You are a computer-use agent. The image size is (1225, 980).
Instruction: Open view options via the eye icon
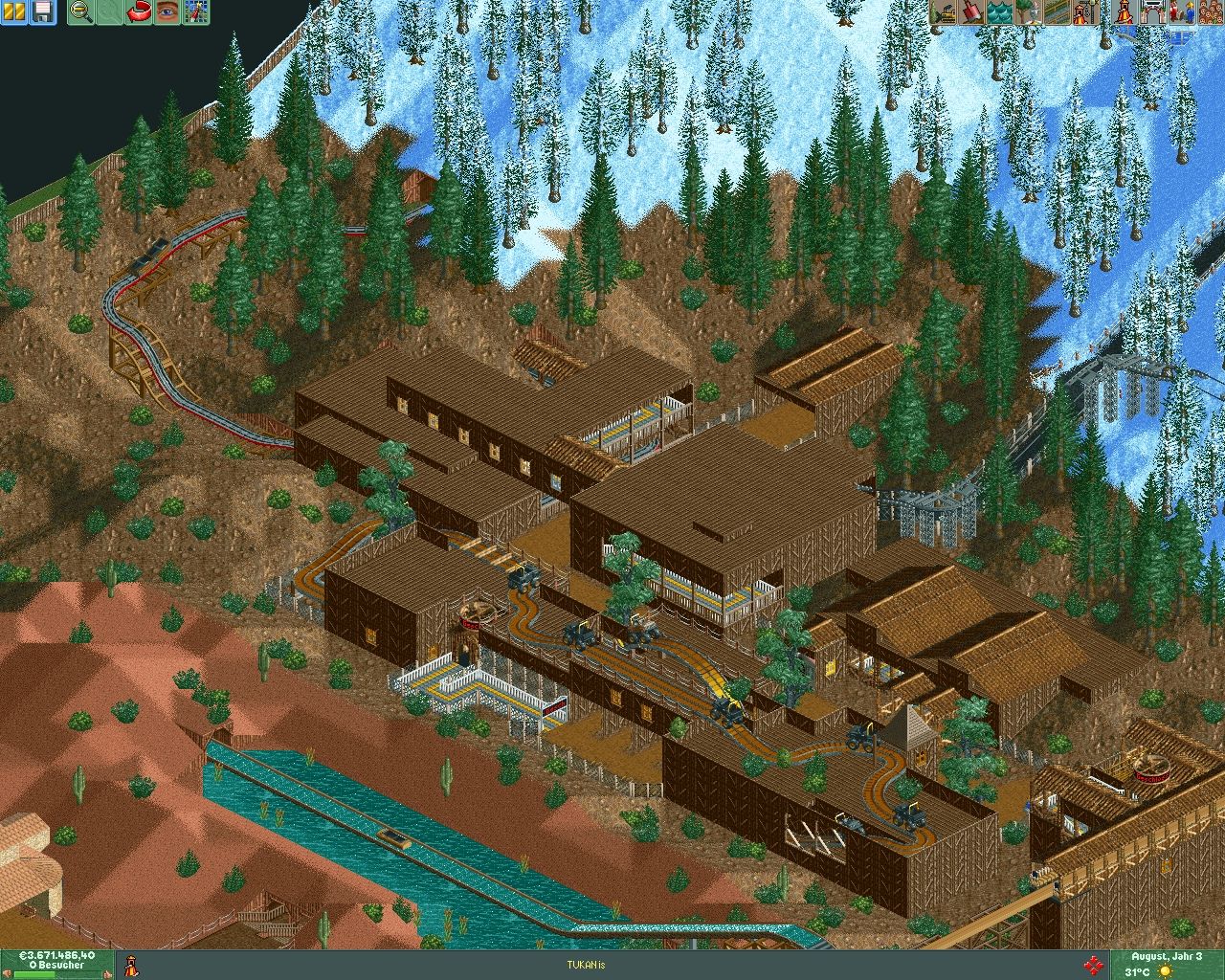(168, 12)
